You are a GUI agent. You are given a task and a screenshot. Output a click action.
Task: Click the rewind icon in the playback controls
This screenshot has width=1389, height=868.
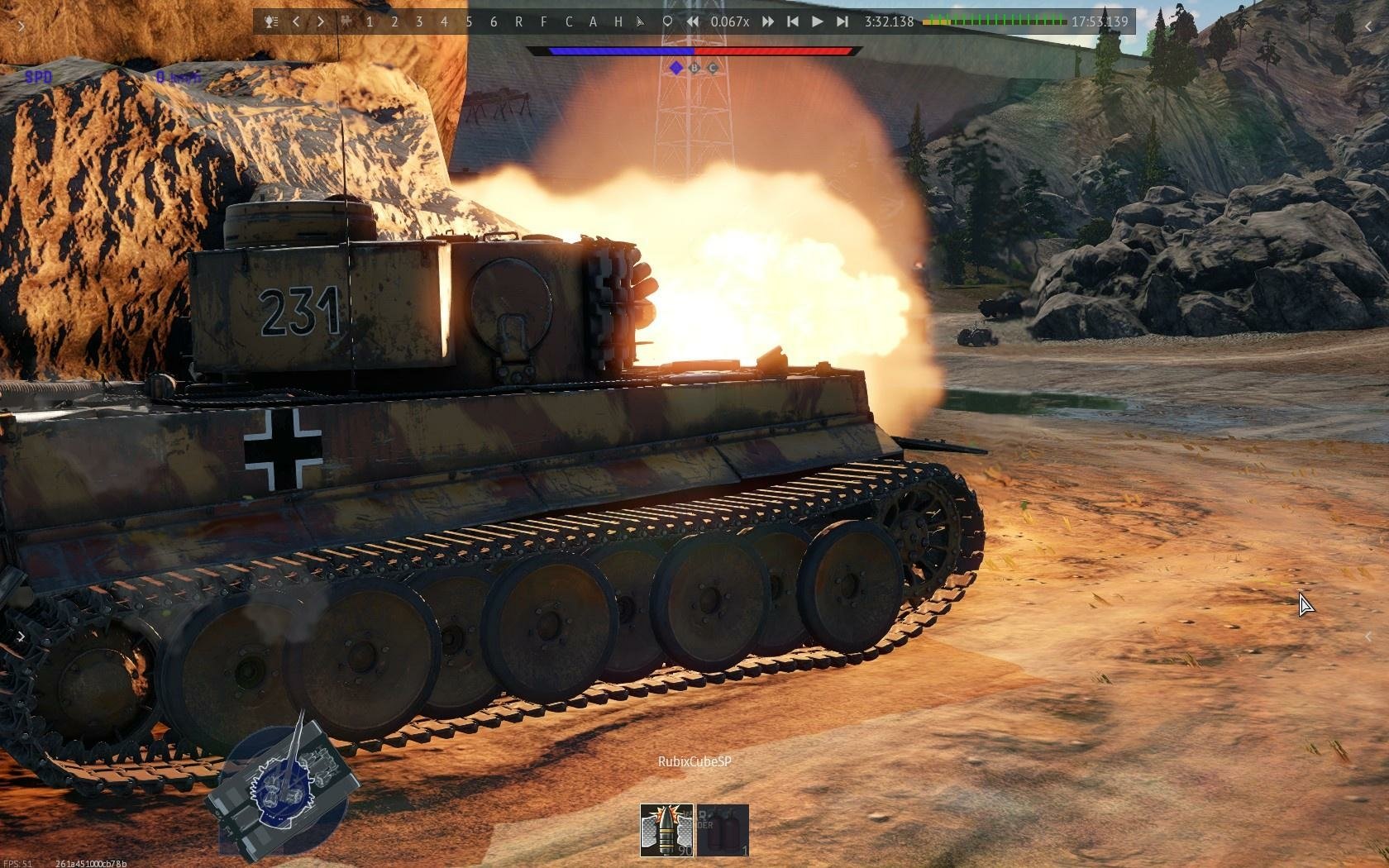click(x=692, y=22)
